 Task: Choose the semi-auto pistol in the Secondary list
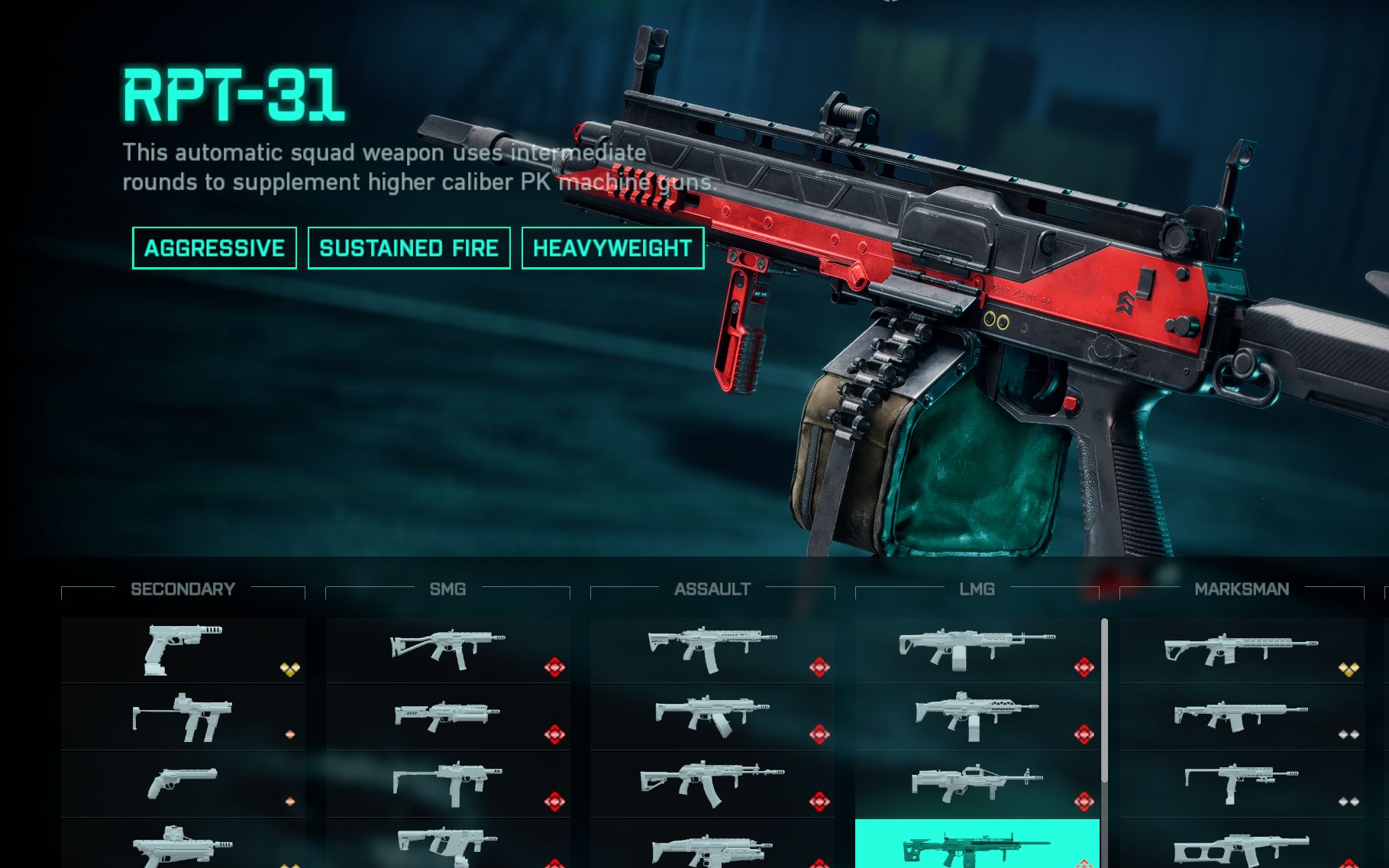[x=183, y=650]
